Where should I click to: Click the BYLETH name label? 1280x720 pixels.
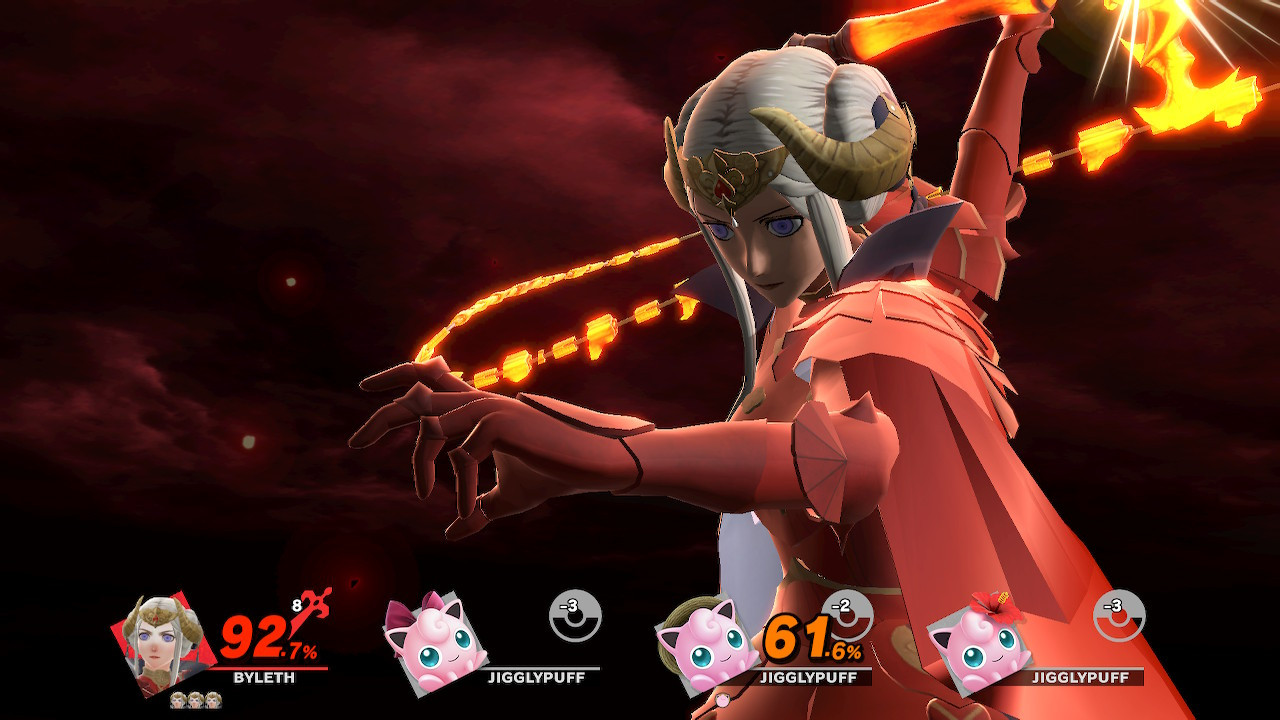coord(264,676)
